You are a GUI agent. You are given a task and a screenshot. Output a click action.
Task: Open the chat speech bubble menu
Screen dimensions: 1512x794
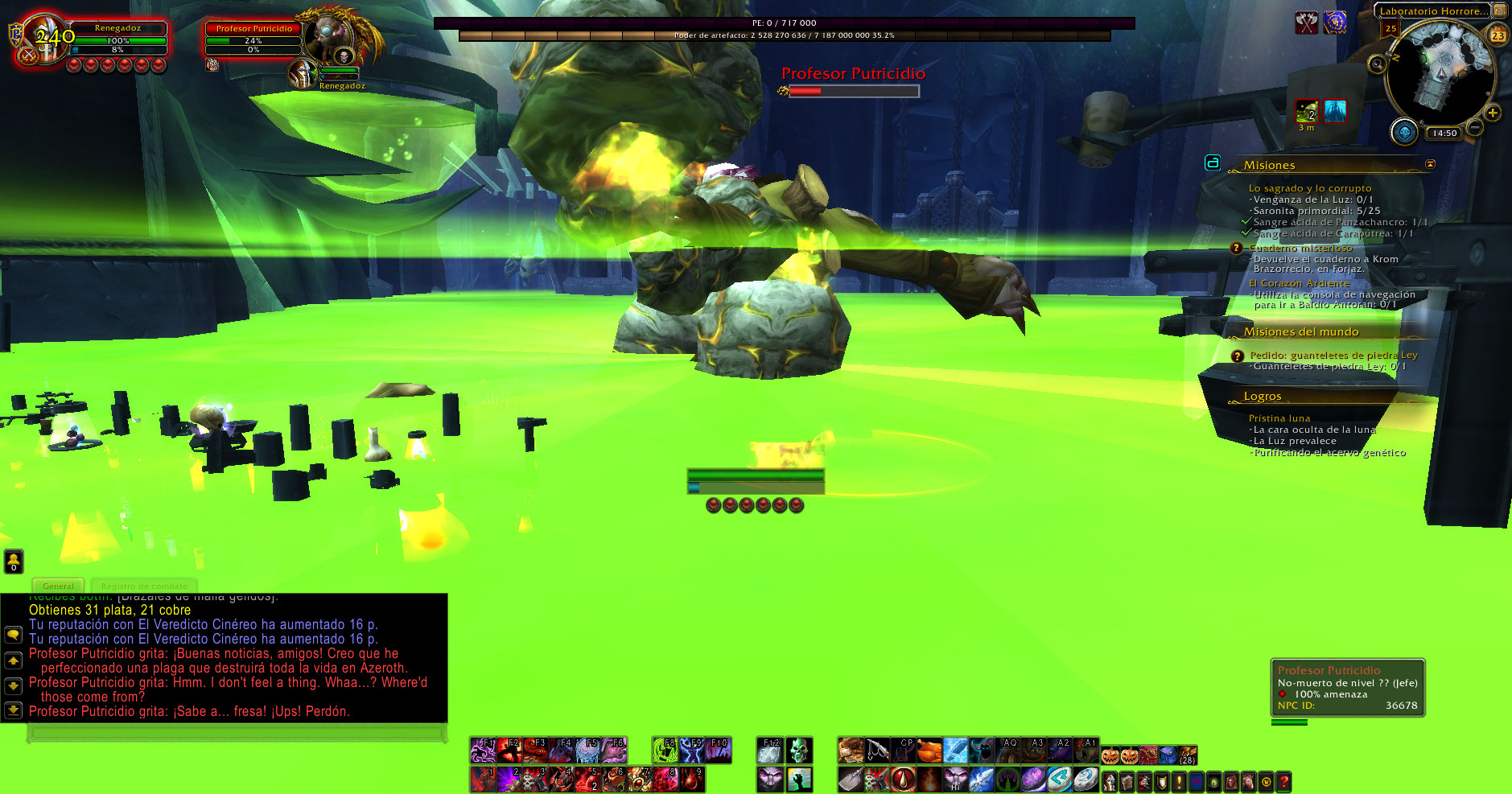pos(13,635)
